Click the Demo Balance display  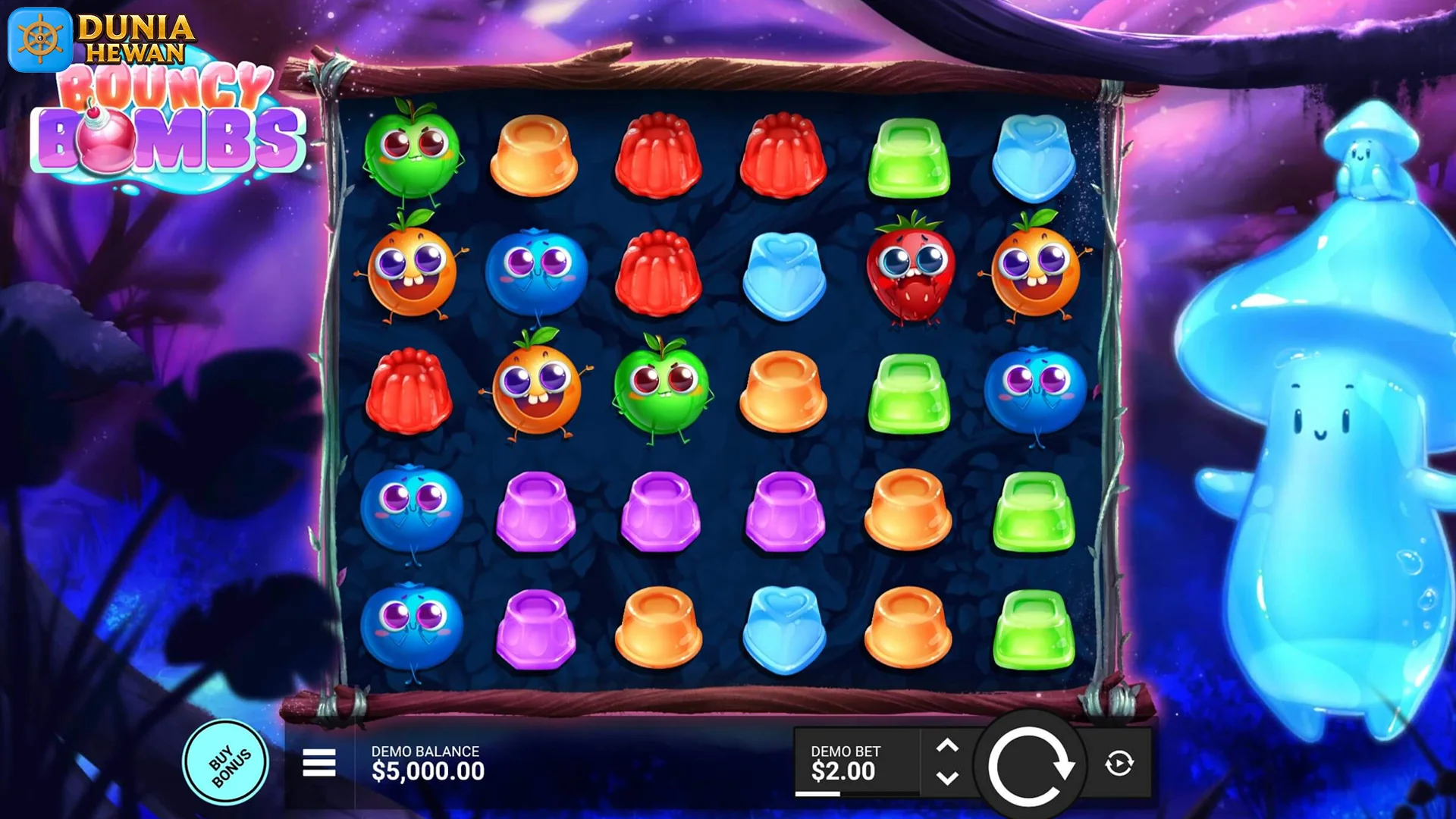(428, 762)
